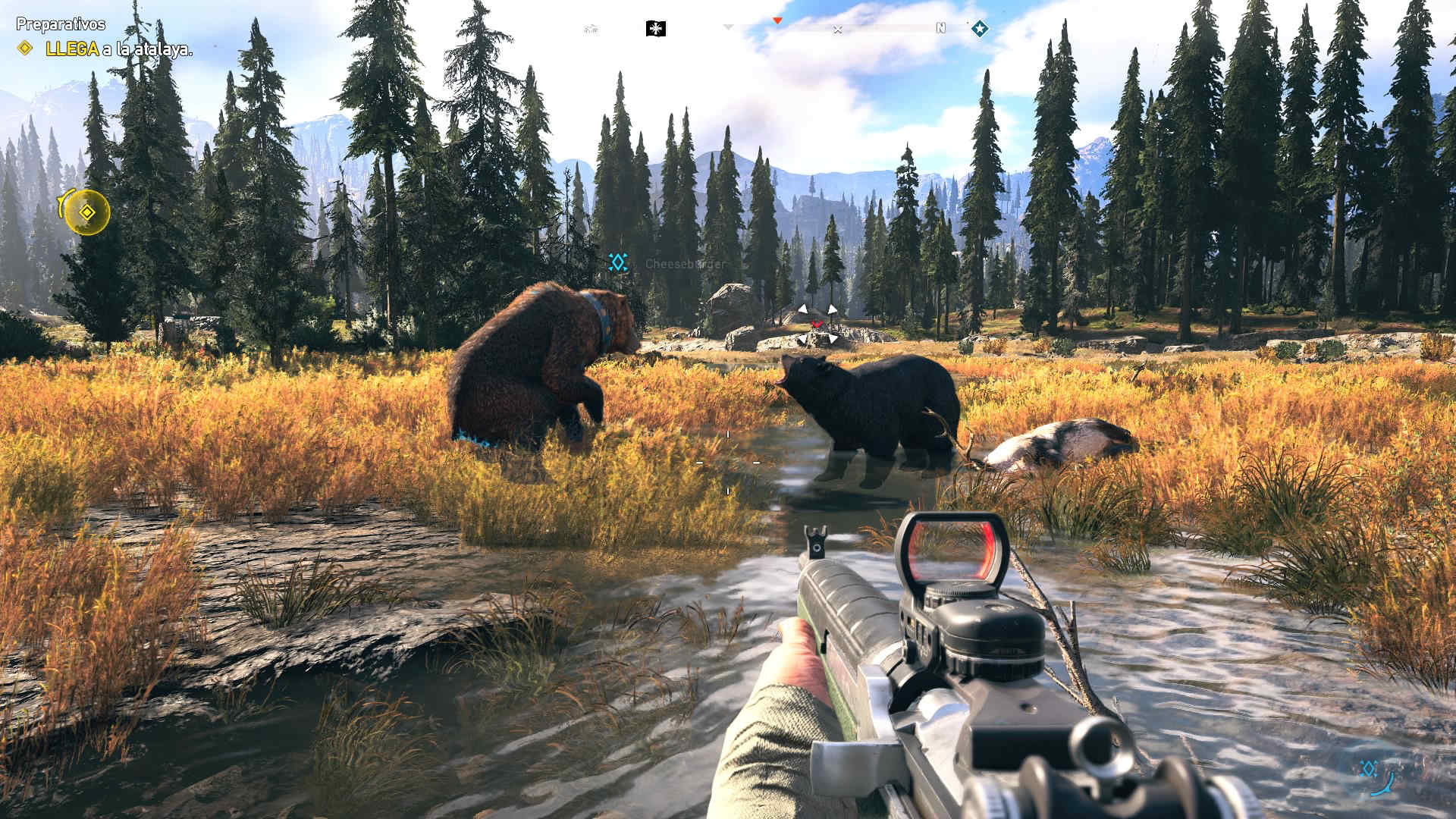Select the blue companion status icon
Viewport: 1456px width, 819px height.
1370,769
